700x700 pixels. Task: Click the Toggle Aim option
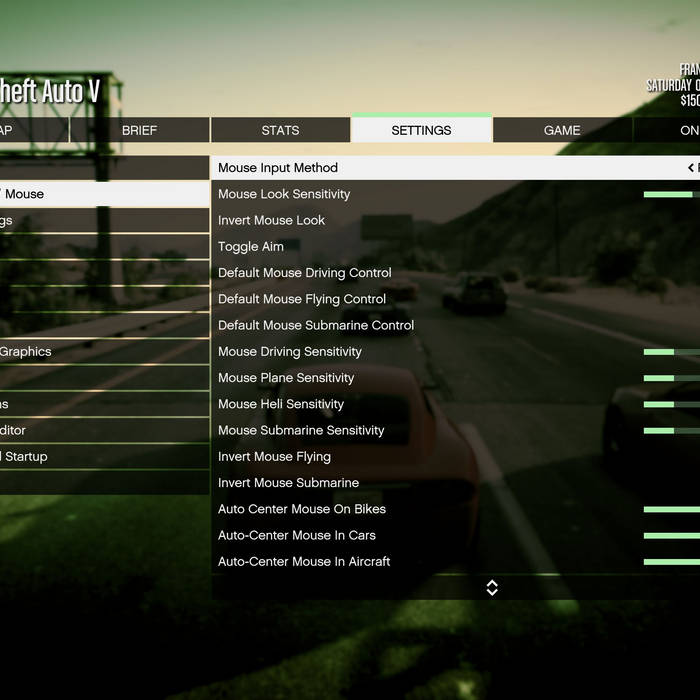[x=251, y=247]
